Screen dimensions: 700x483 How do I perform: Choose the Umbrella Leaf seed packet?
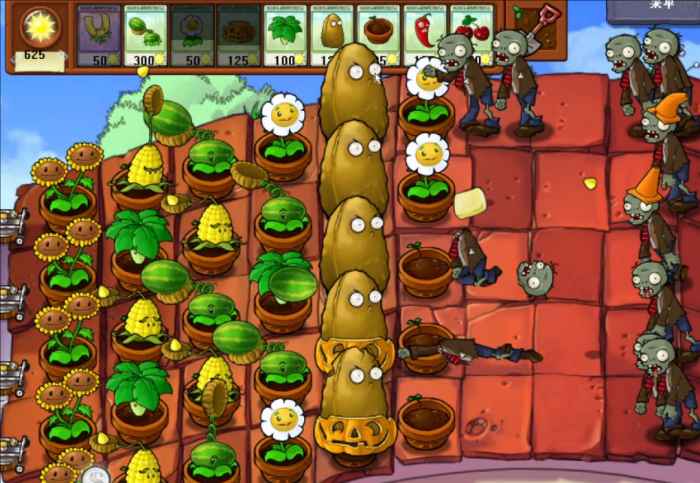pos(286,35)
